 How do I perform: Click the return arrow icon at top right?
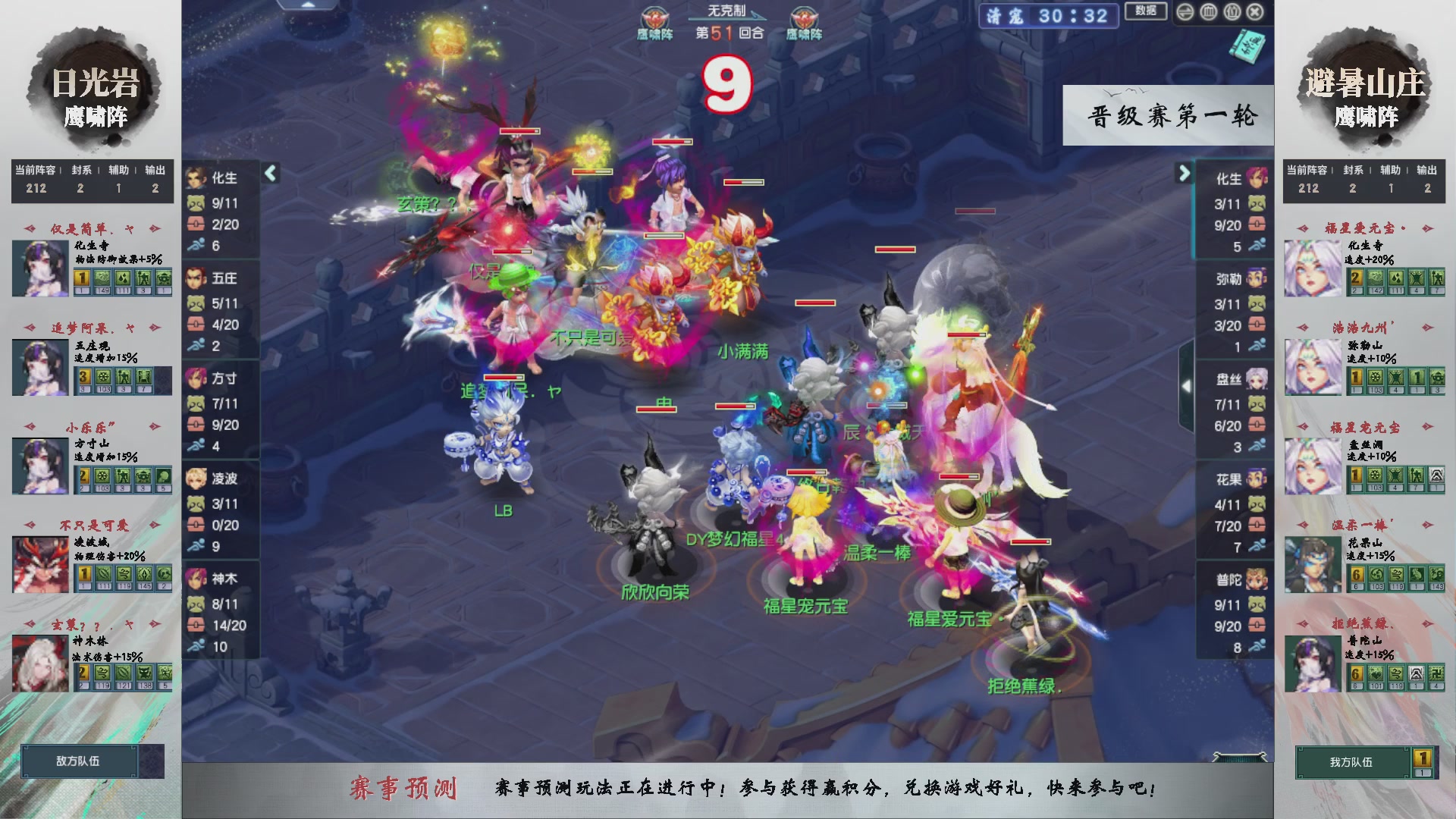click(x=1185, y=12)
